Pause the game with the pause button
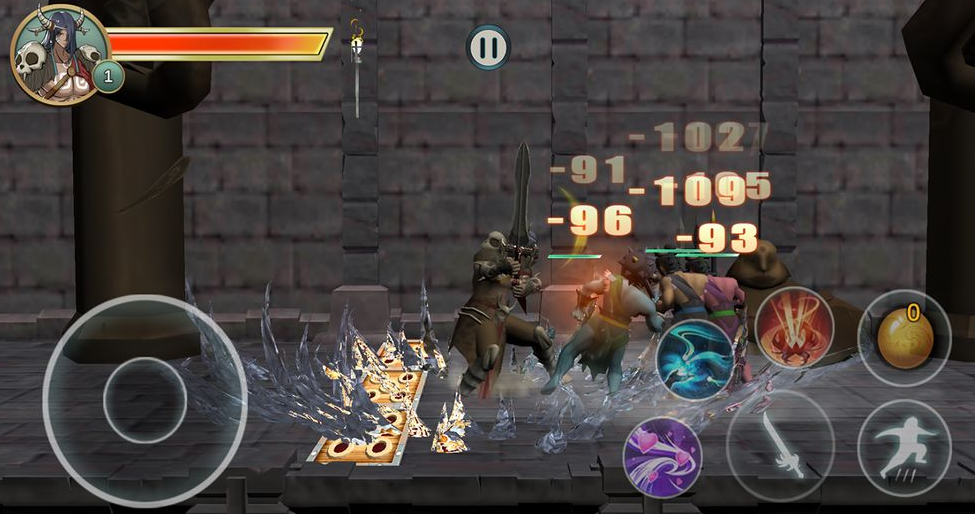Screen dimensions: 975x514 click(488, 47)
